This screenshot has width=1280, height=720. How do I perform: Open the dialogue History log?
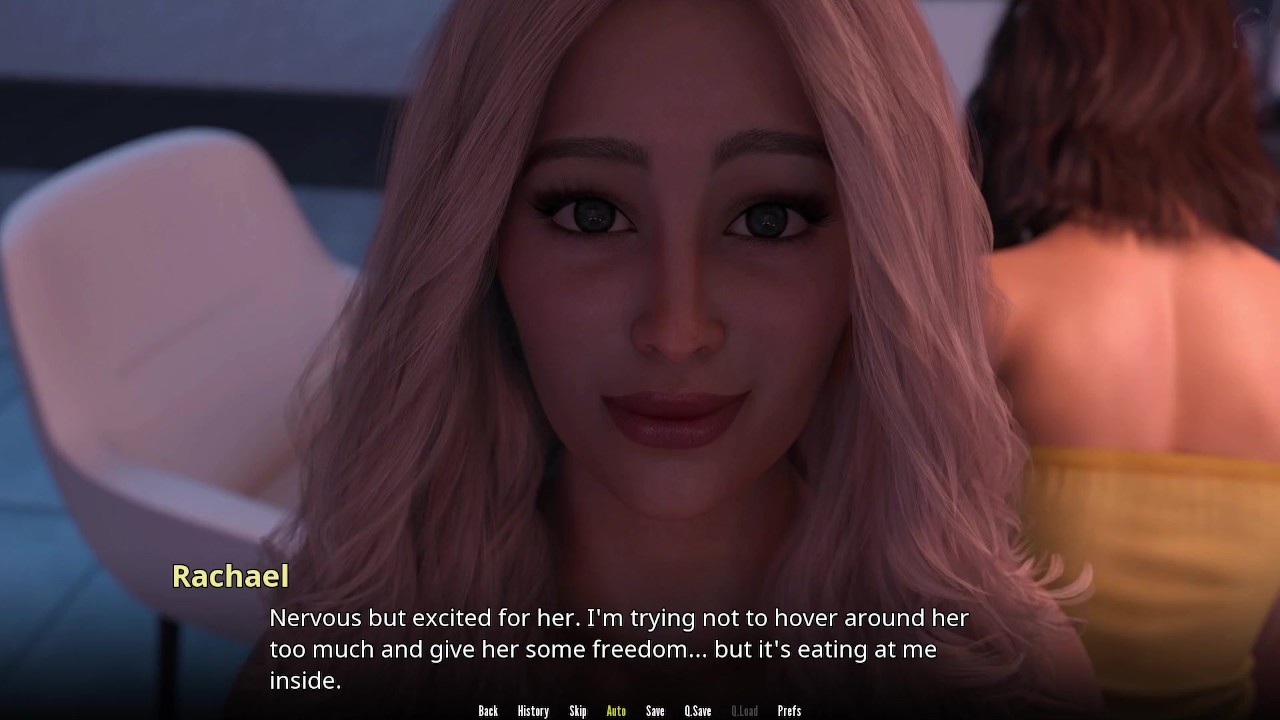[533, 711]
